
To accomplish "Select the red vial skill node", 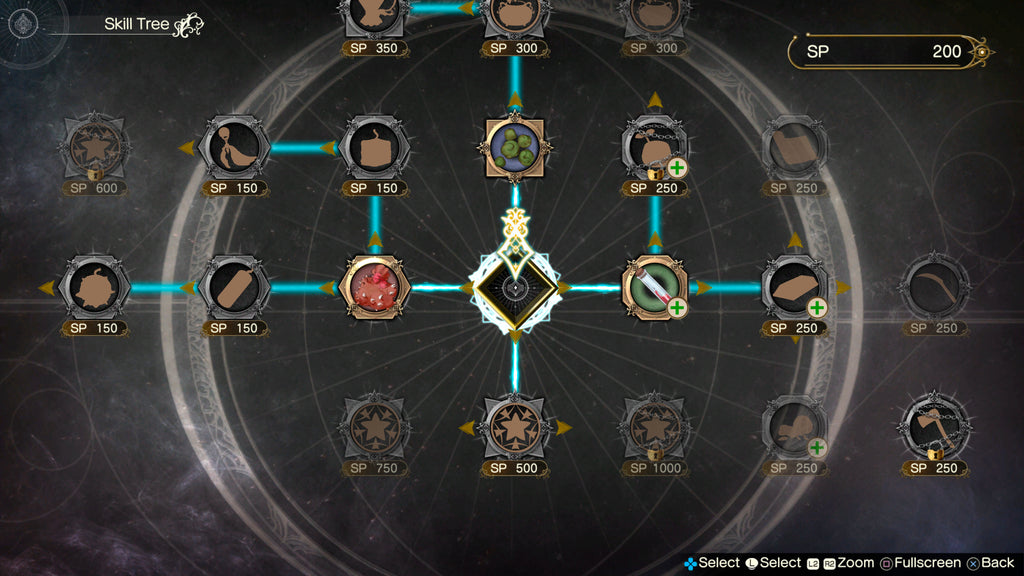I will [655, 288].
